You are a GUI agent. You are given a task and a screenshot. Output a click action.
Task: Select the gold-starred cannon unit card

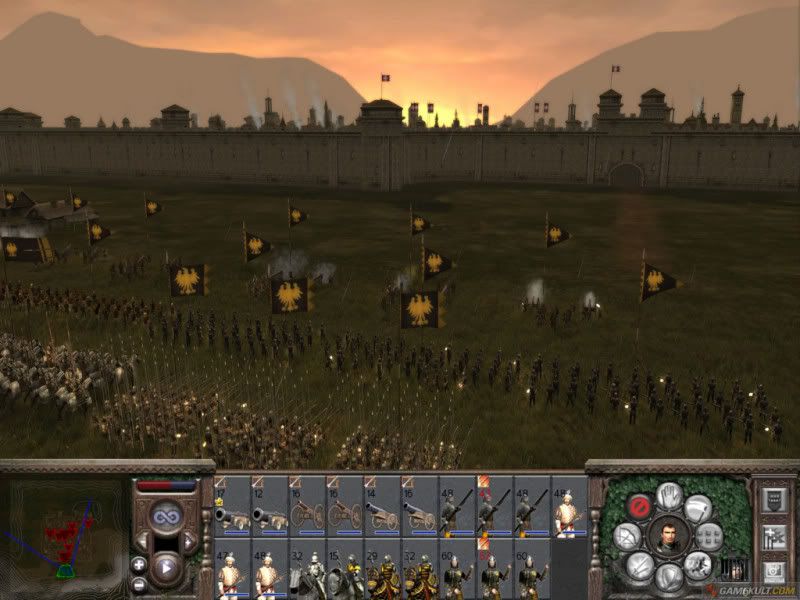pos(232,507)
